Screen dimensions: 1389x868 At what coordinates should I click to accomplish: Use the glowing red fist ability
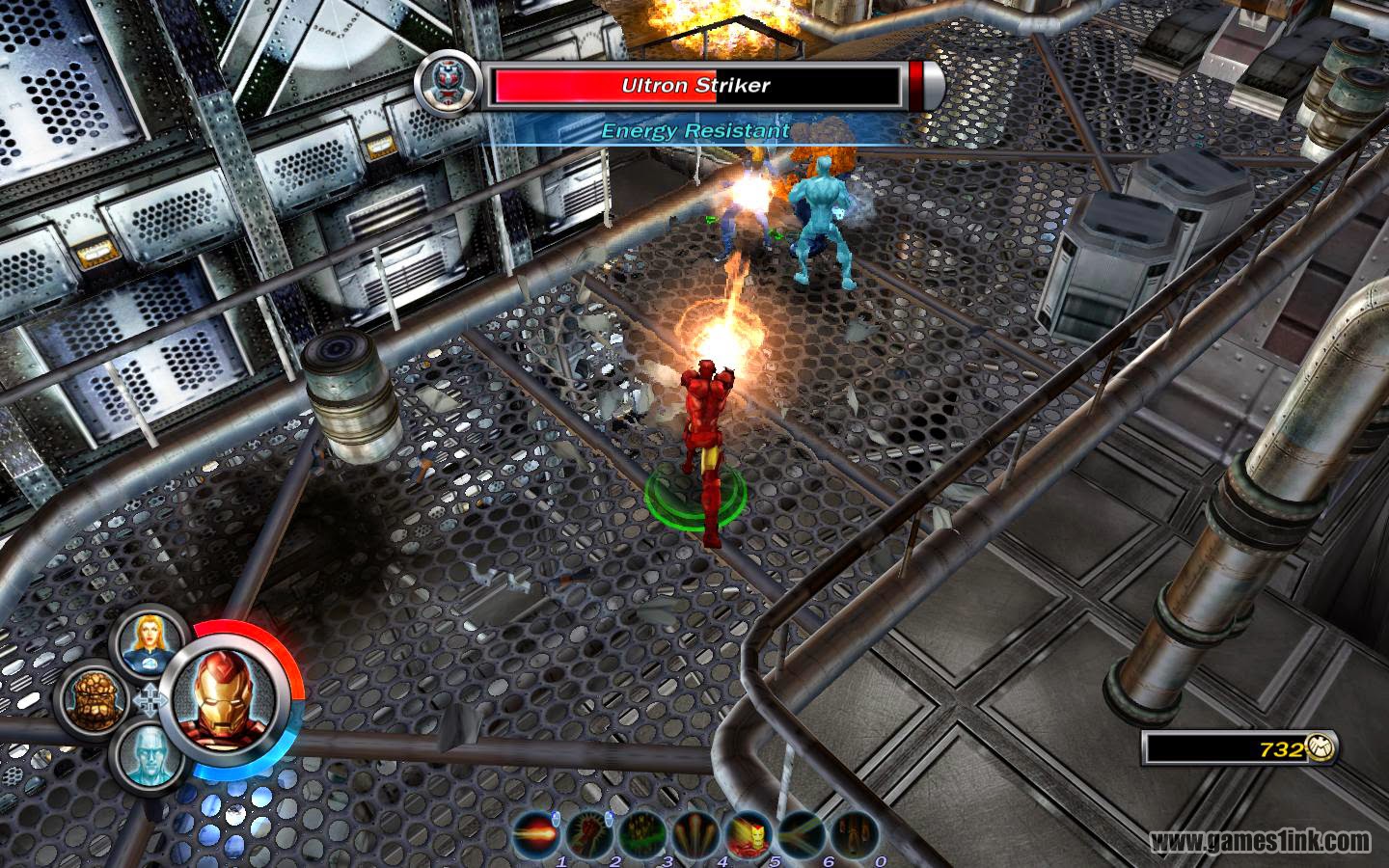588,832
